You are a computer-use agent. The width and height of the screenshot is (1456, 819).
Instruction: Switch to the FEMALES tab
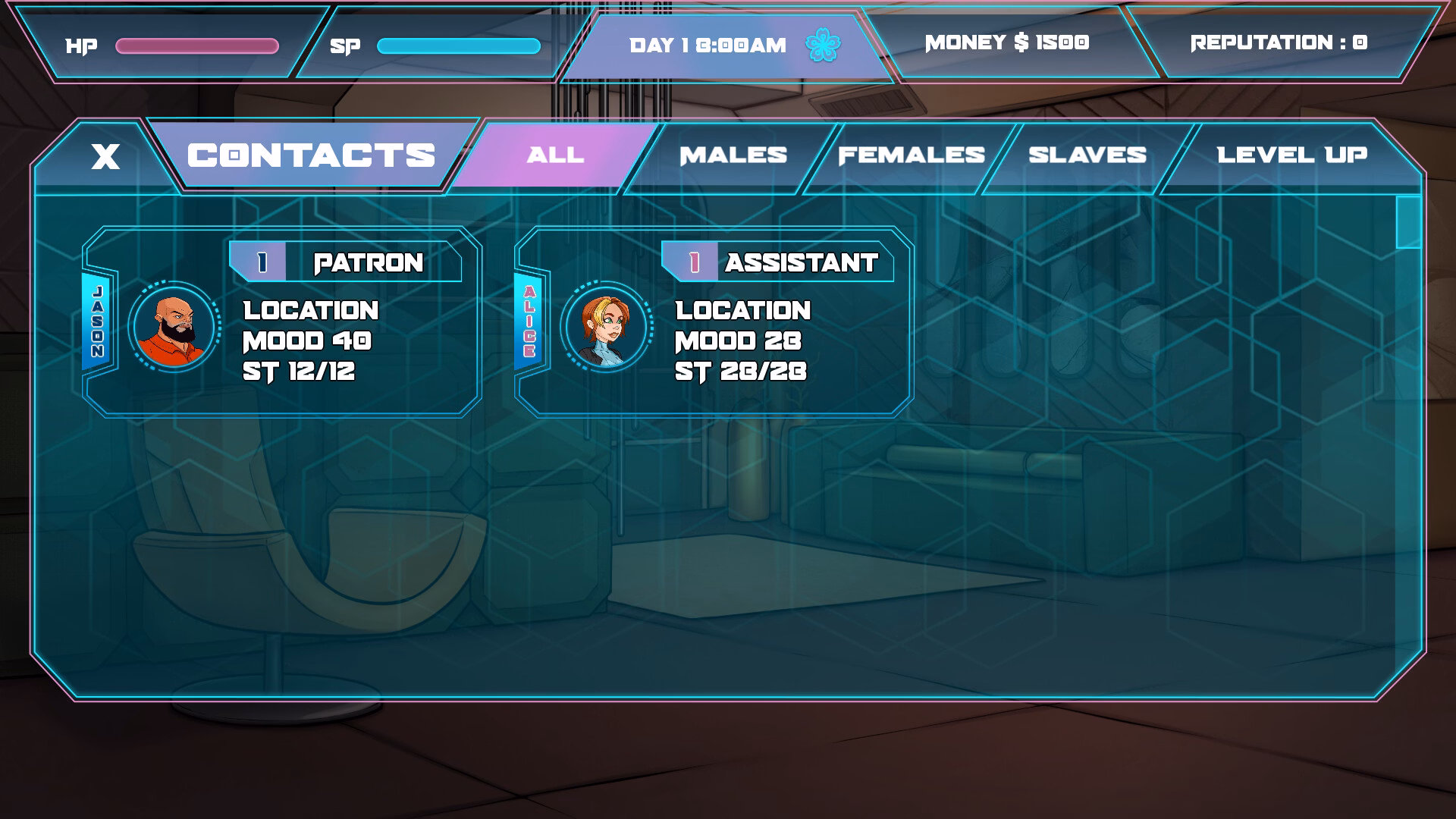(x=911, y=155)
